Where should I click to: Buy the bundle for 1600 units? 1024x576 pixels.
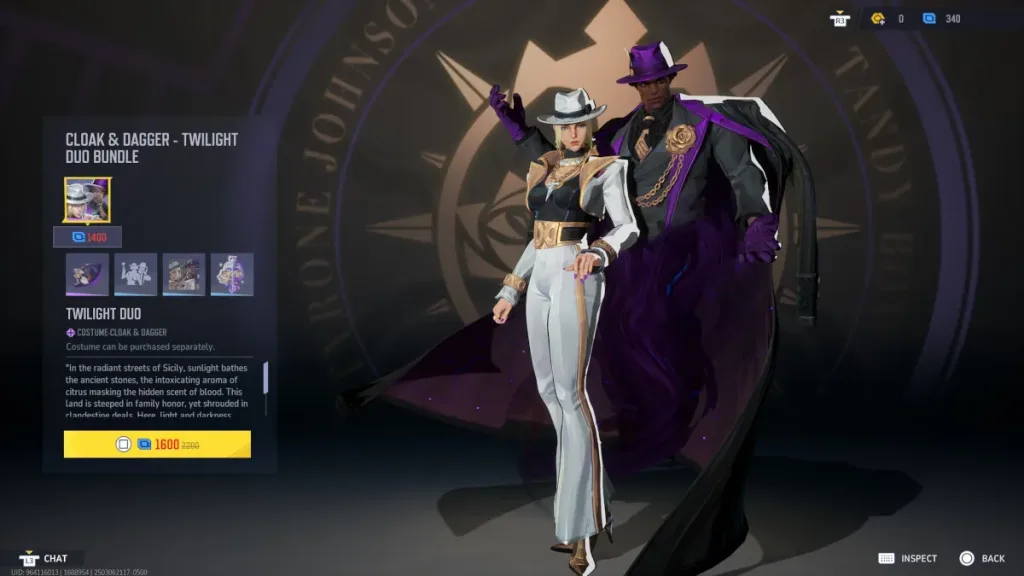pos(157,444)
